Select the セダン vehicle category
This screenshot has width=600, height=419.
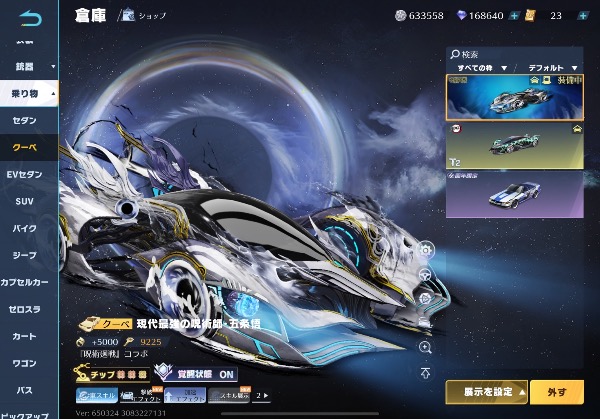[25, 120]
